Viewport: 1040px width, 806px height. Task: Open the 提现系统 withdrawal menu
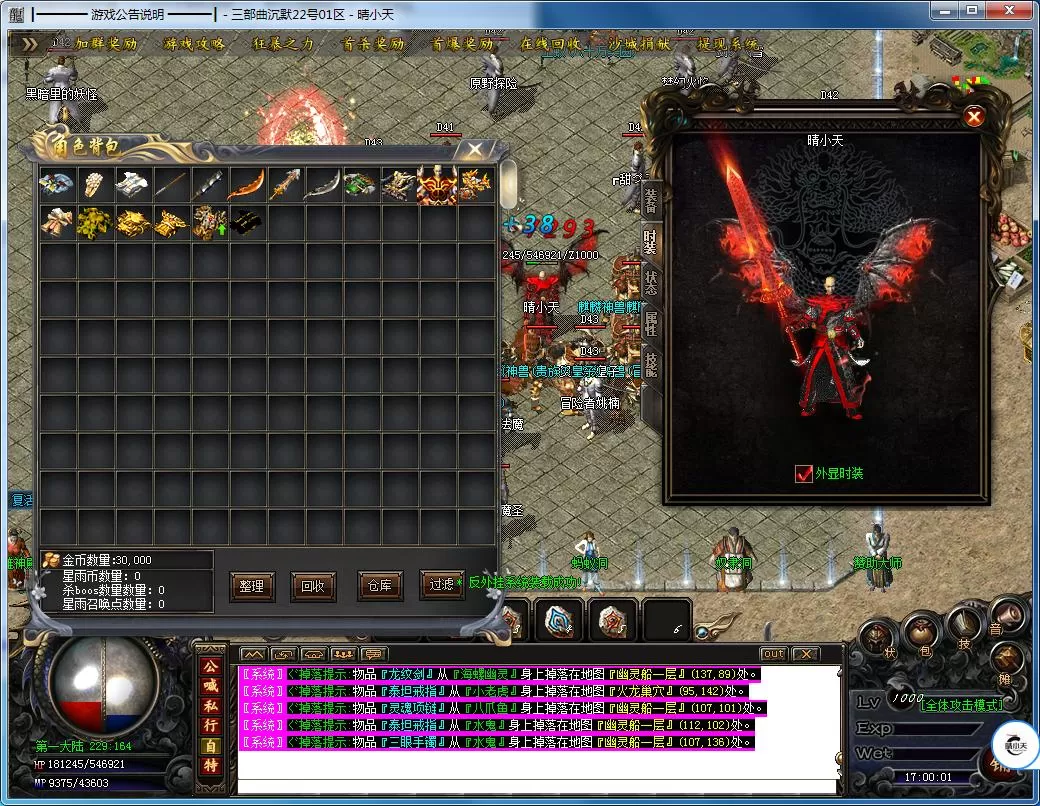[728, 45]
